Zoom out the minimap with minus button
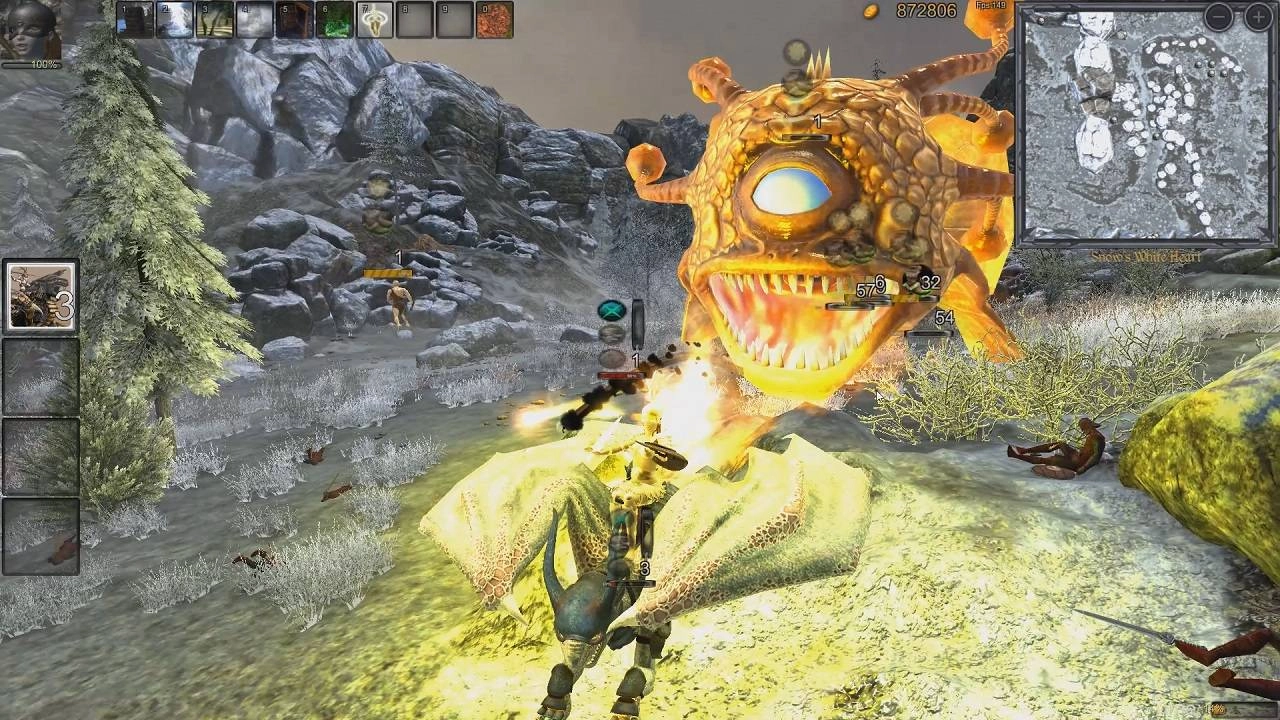This screenshot has height=720, width=1280. [1218, 16]
